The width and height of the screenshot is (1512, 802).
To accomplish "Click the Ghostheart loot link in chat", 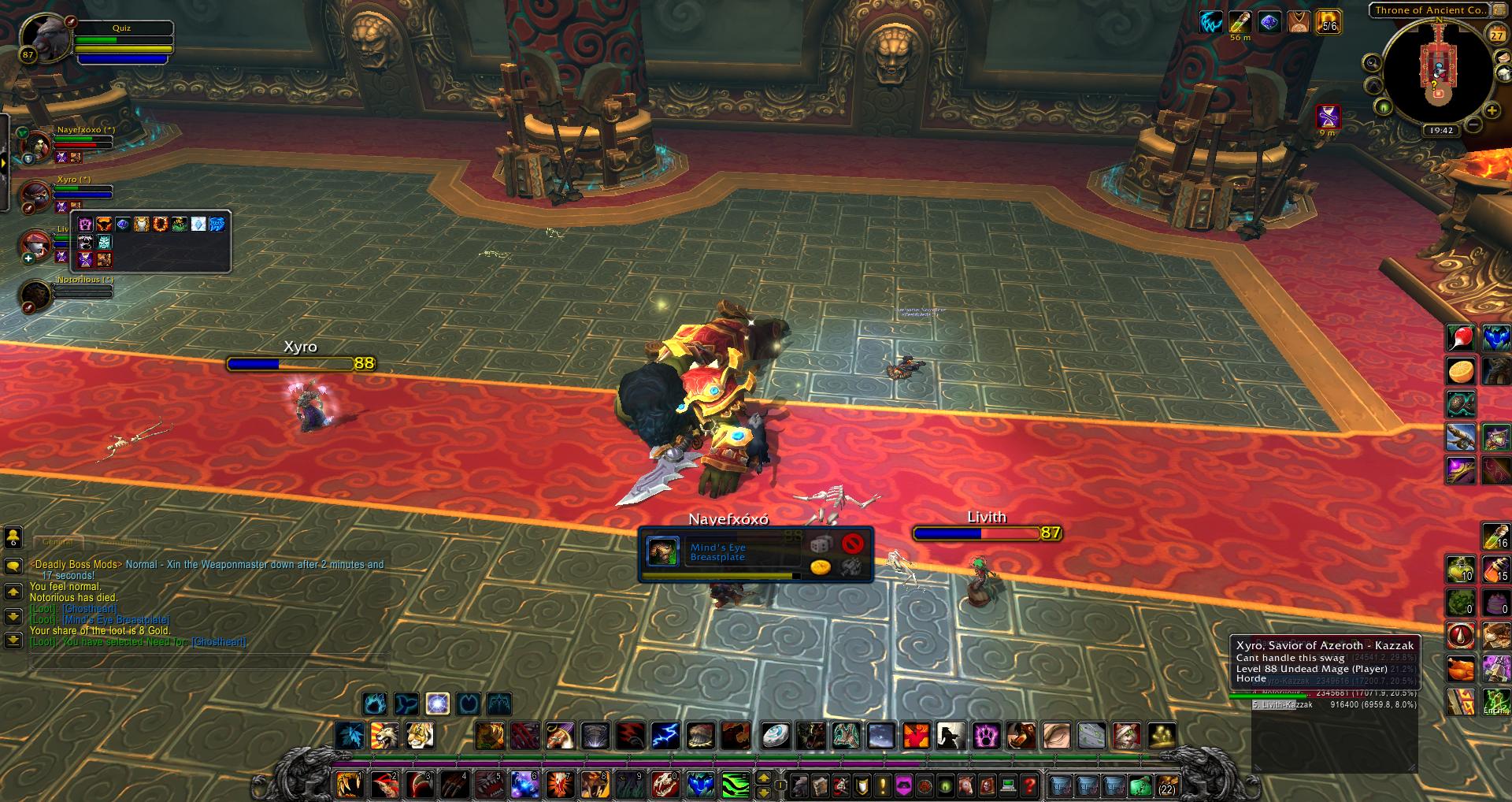I will [89, 608].
